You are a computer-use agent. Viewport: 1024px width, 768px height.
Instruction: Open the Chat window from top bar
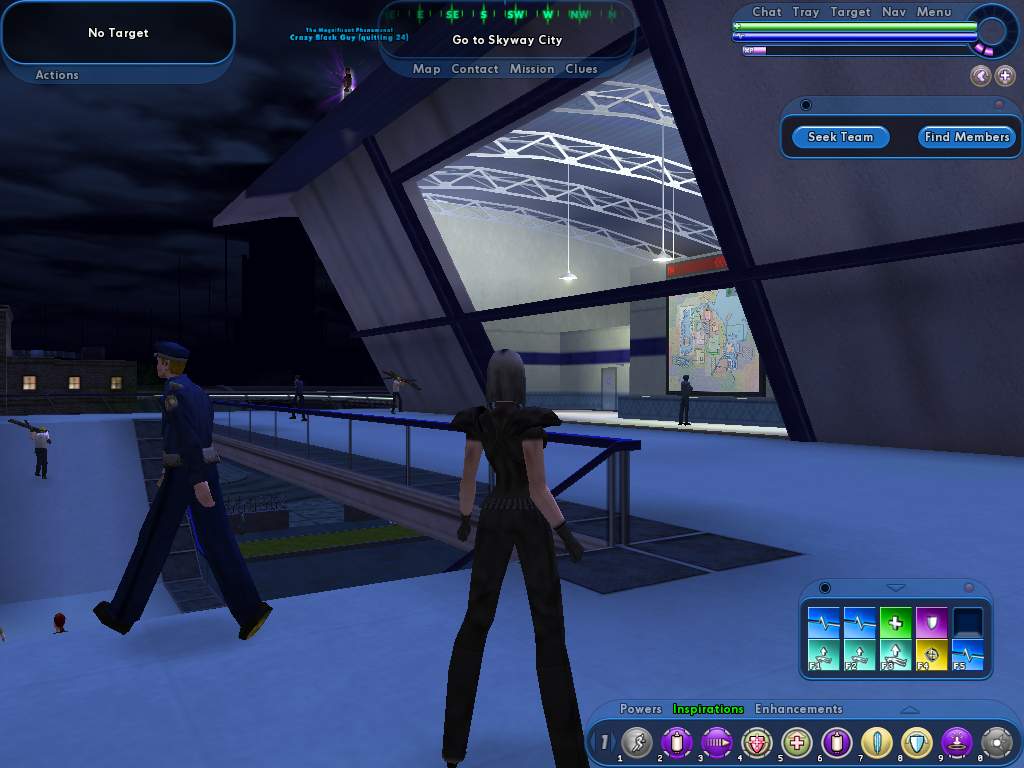click(x=766, y=12)
